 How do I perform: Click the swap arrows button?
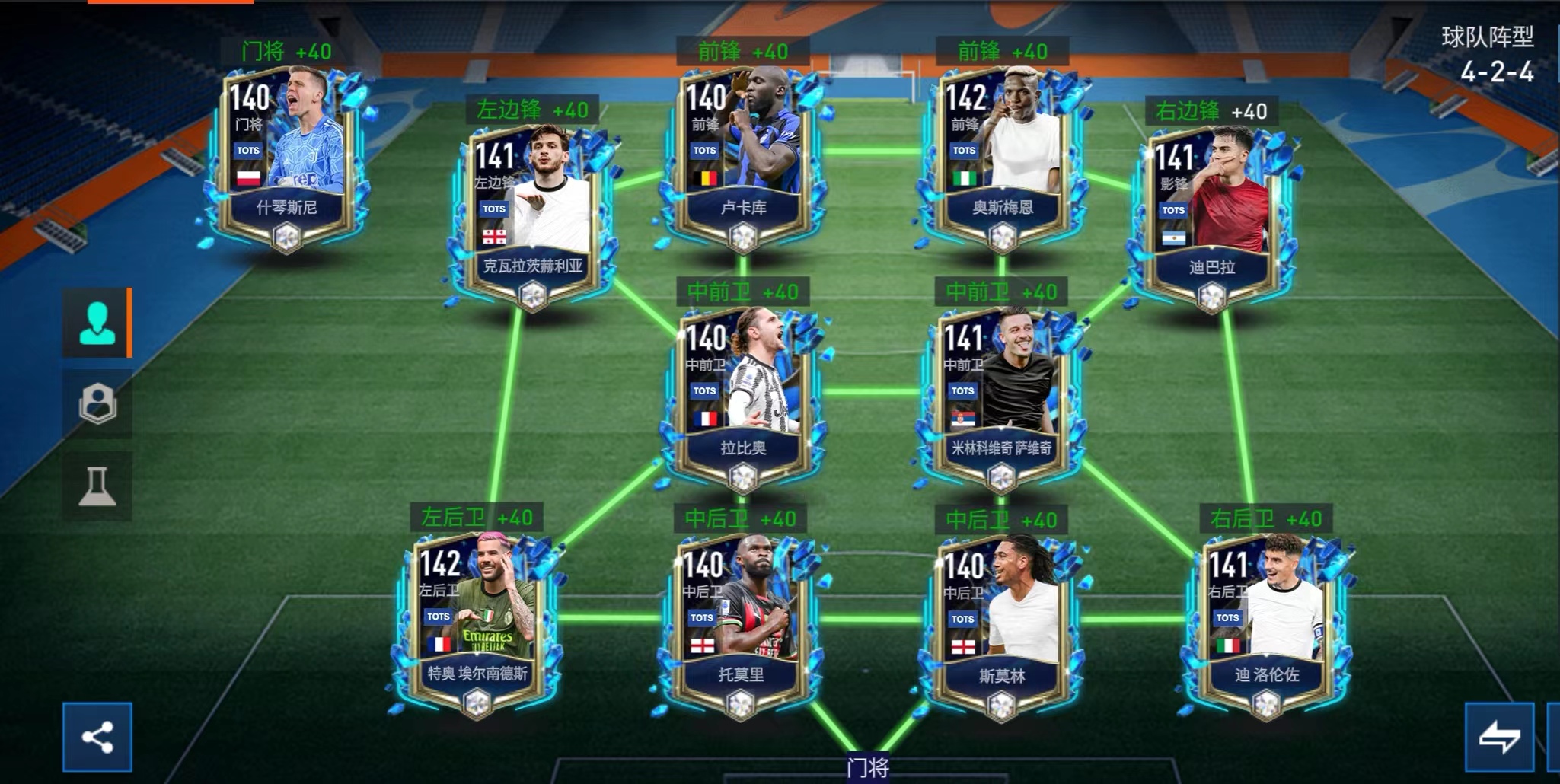tap(1499, 737)
